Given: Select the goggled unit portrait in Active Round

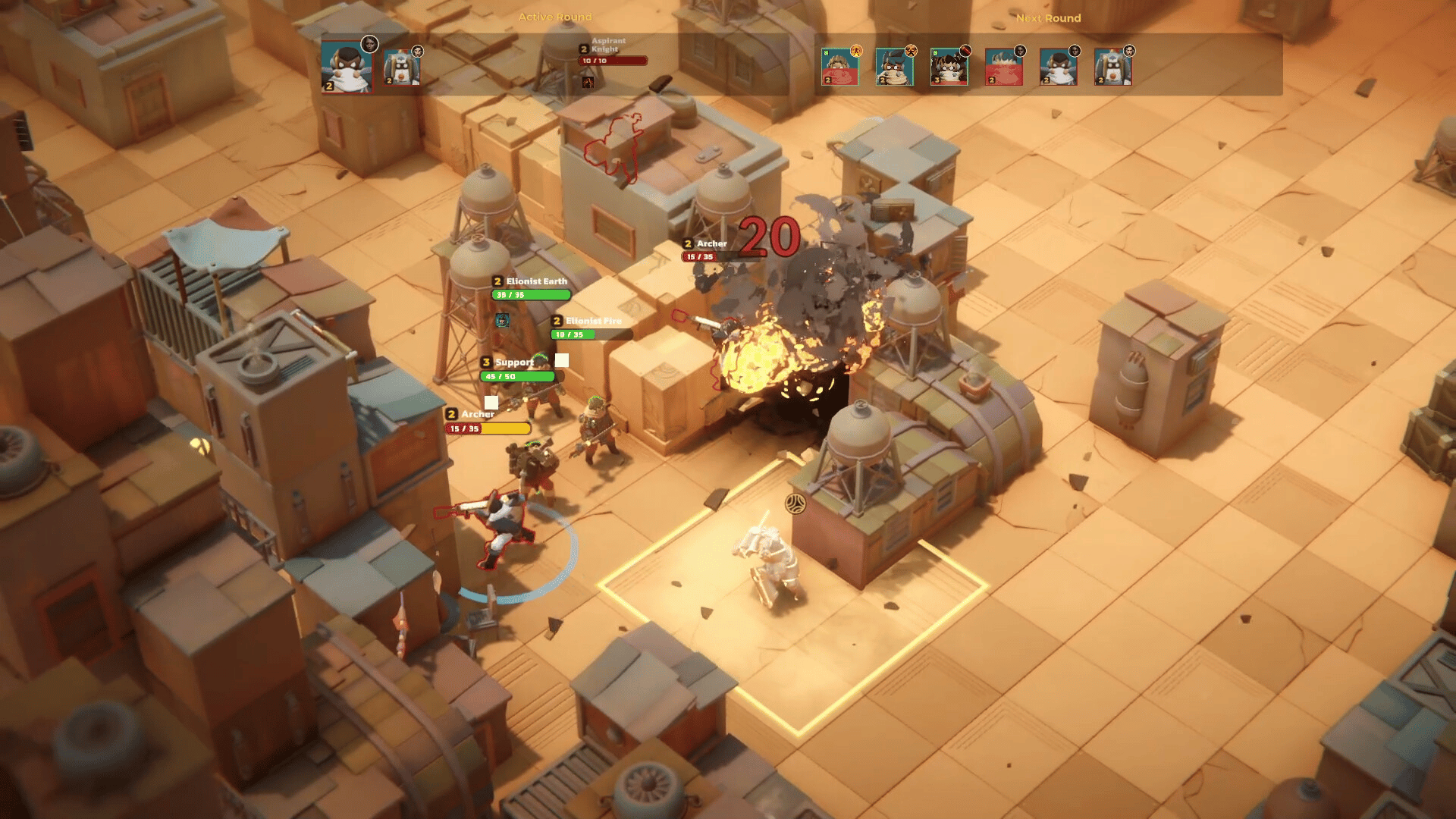Looking at the screenshot, I should tap(401, 68).
